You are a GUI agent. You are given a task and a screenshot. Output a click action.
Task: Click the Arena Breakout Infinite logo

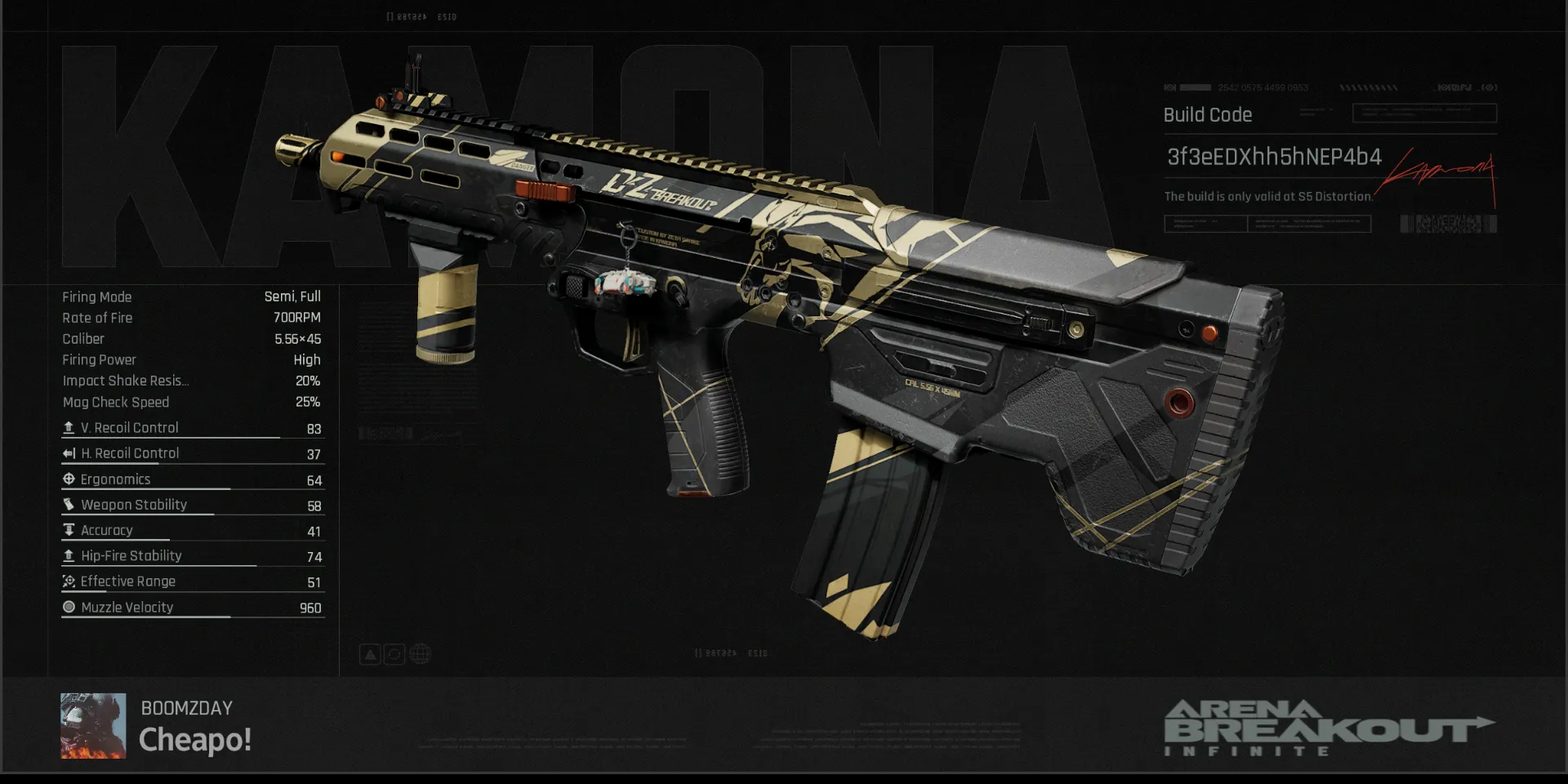[1328, 728]
